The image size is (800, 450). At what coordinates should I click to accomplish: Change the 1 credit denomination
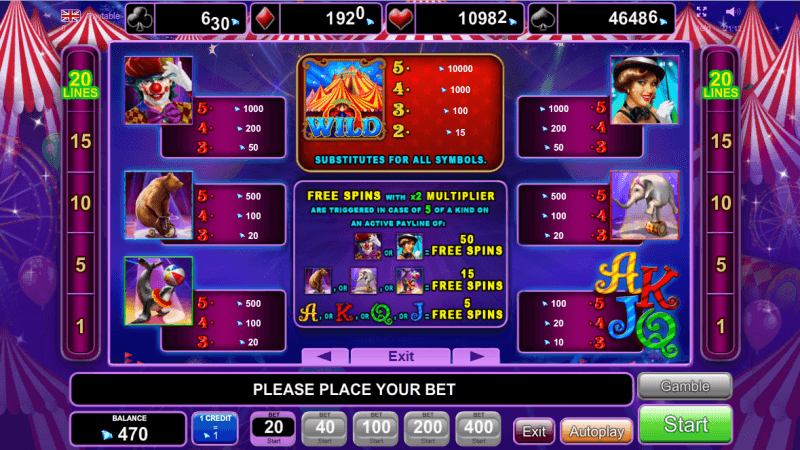coord(215,428)
